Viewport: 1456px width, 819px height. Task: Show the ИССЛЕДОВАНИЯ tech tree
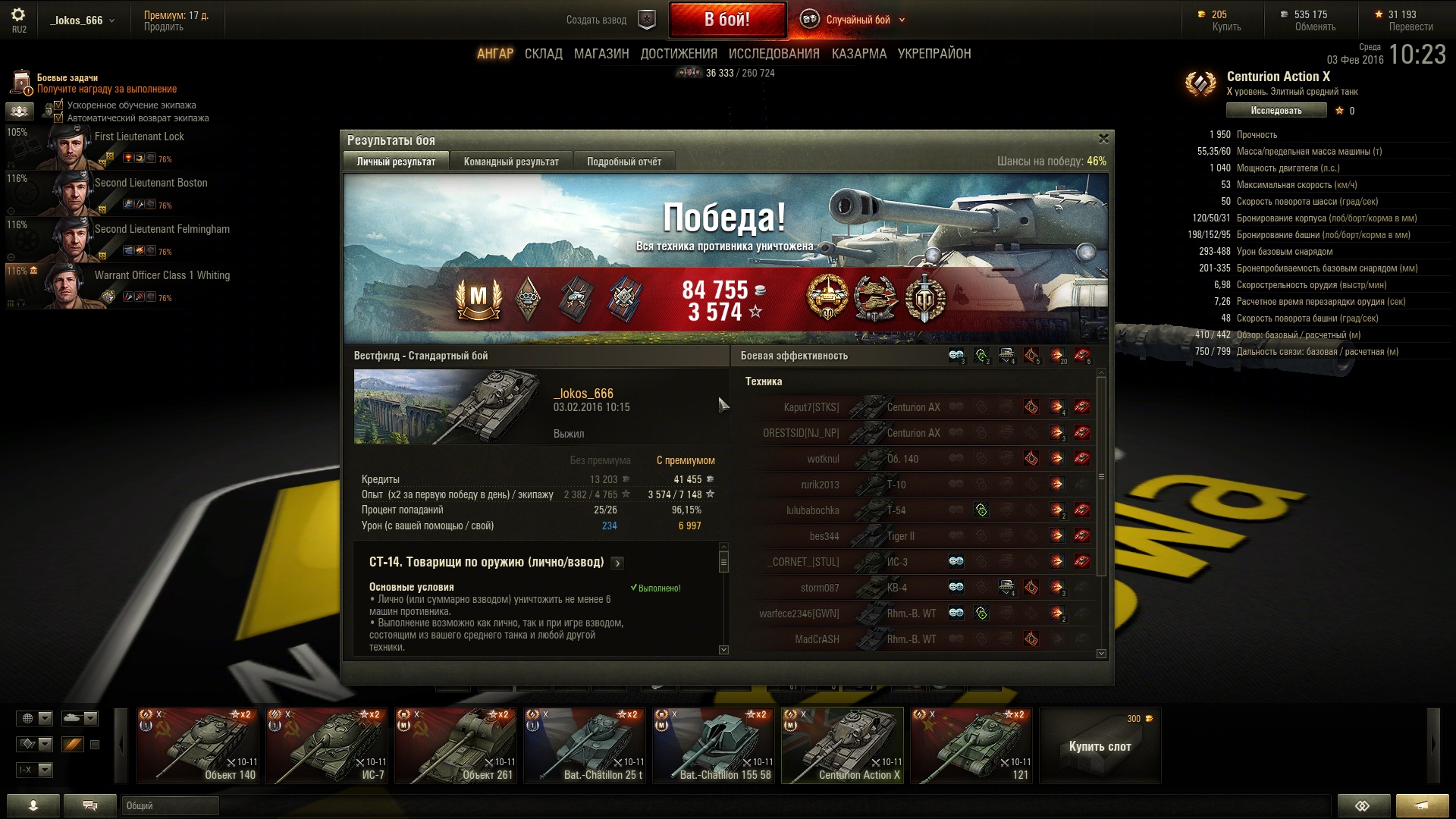point(773,54)
